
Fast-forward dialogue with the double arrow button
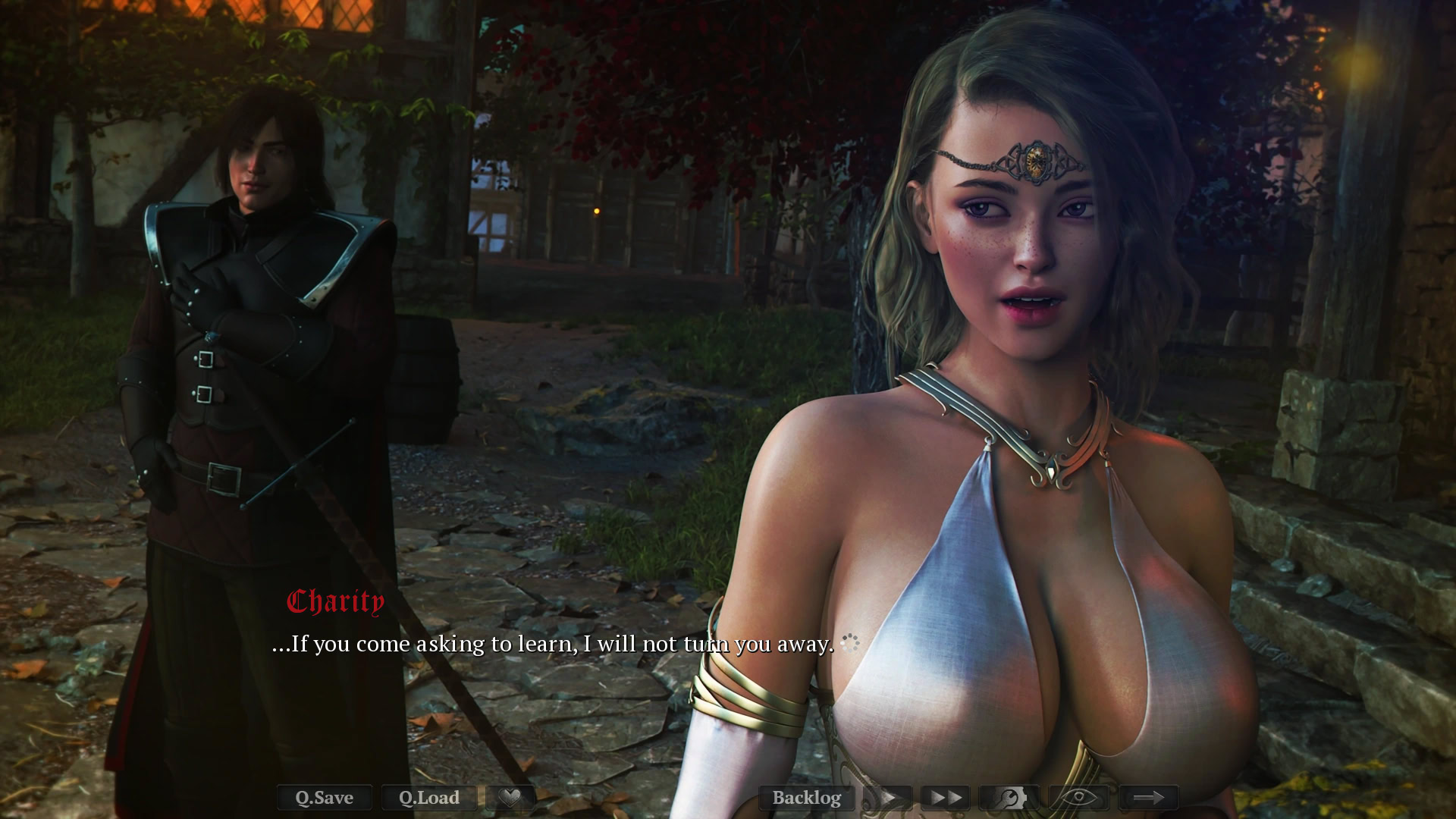coord(946,798)
